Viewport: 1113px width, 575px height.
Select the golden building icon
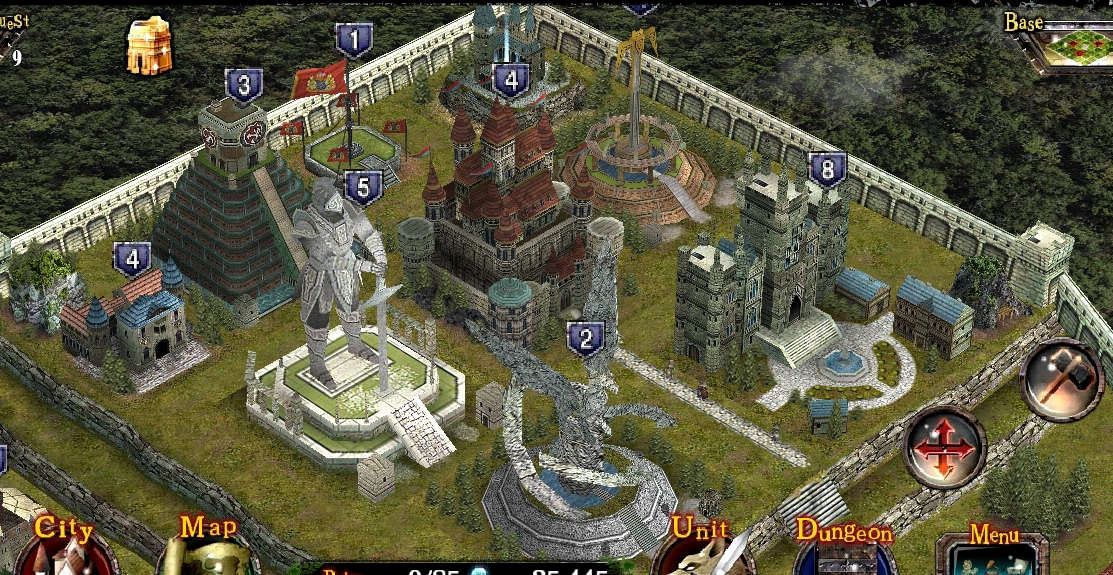tap(149, 47)
